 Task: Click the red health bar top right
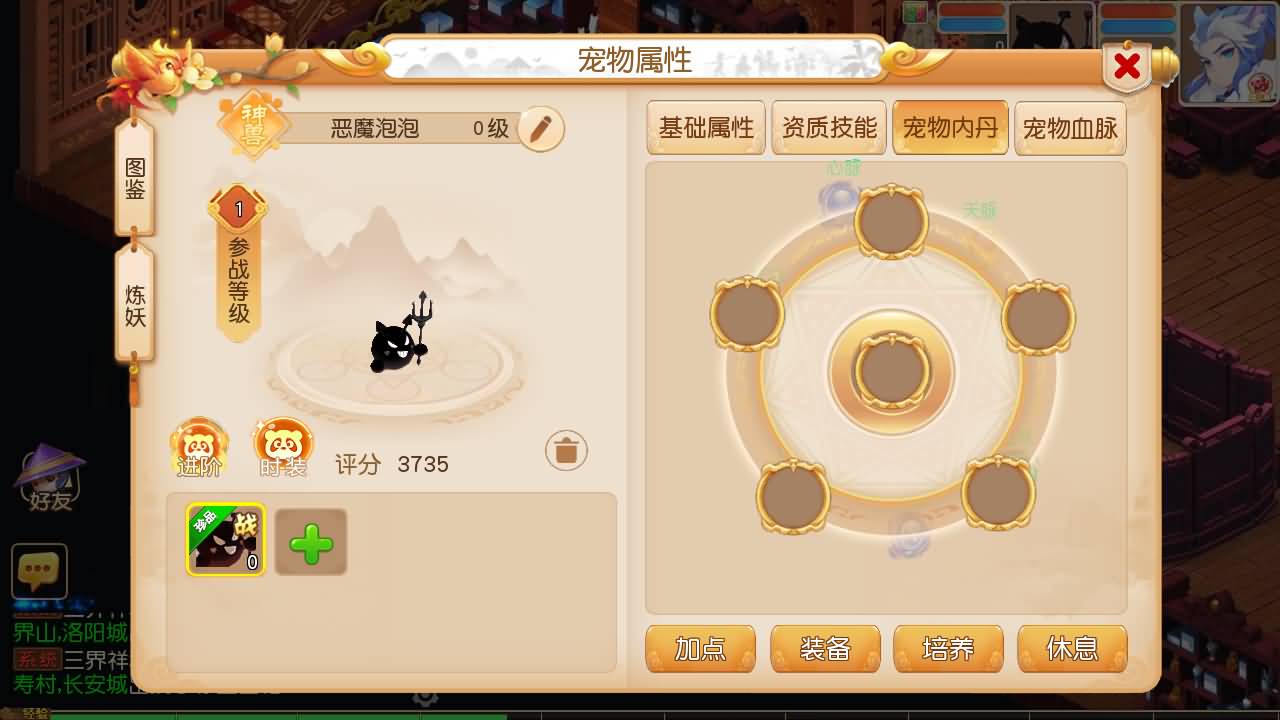tap(1139, 12)
